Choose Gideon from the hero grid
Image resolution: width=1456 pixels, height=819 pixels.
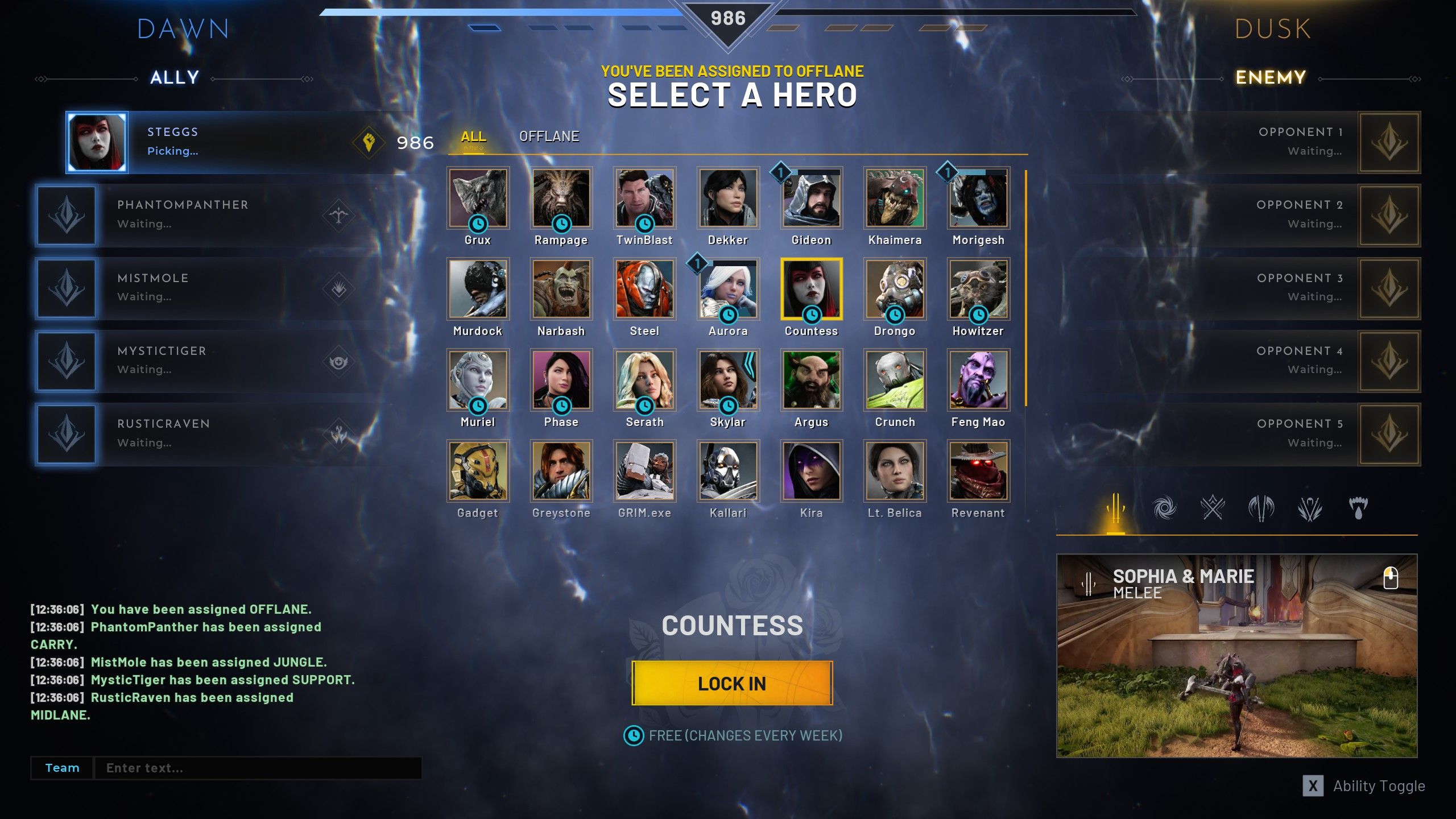coord(811,198)
